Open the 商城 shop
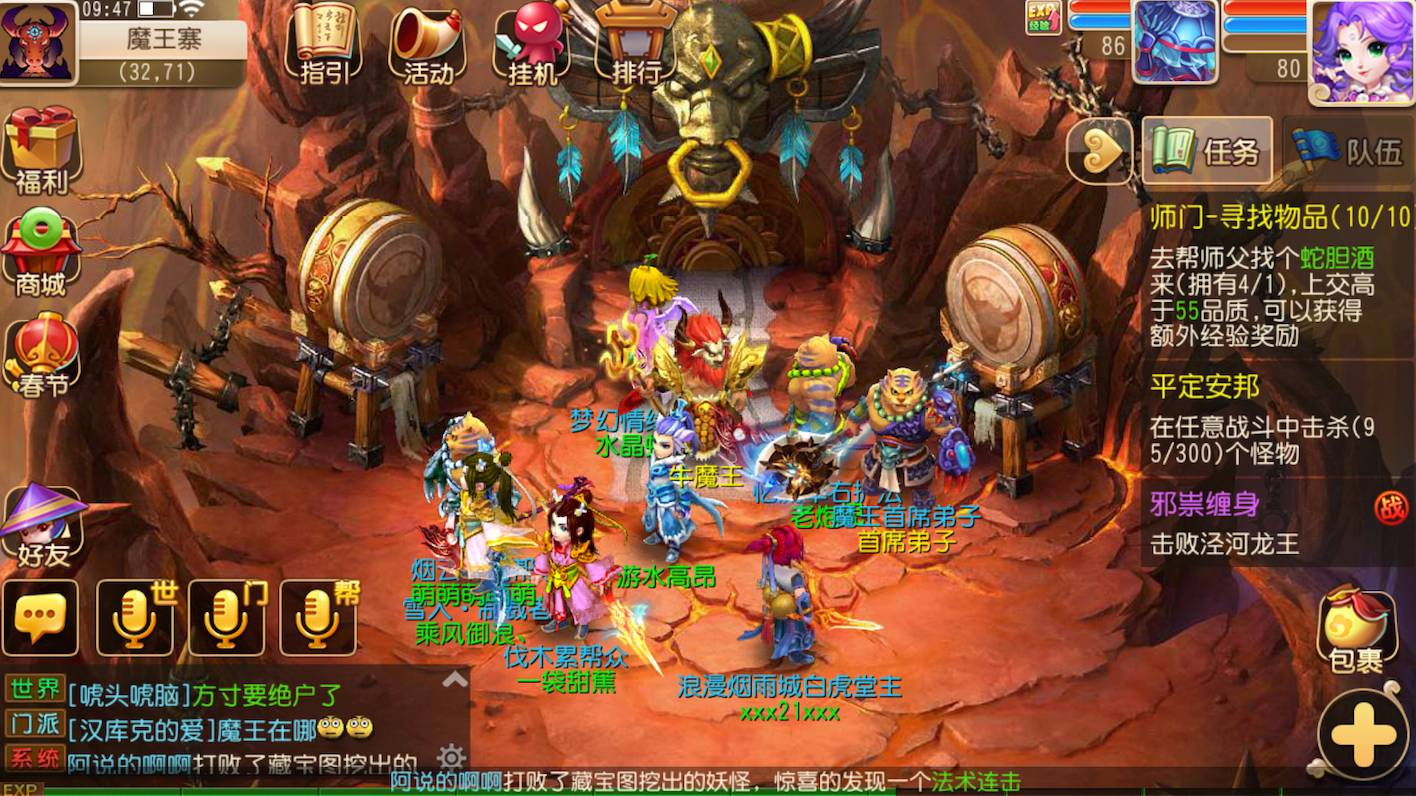This screenshot has width=1416, height=796. point(41,255)
